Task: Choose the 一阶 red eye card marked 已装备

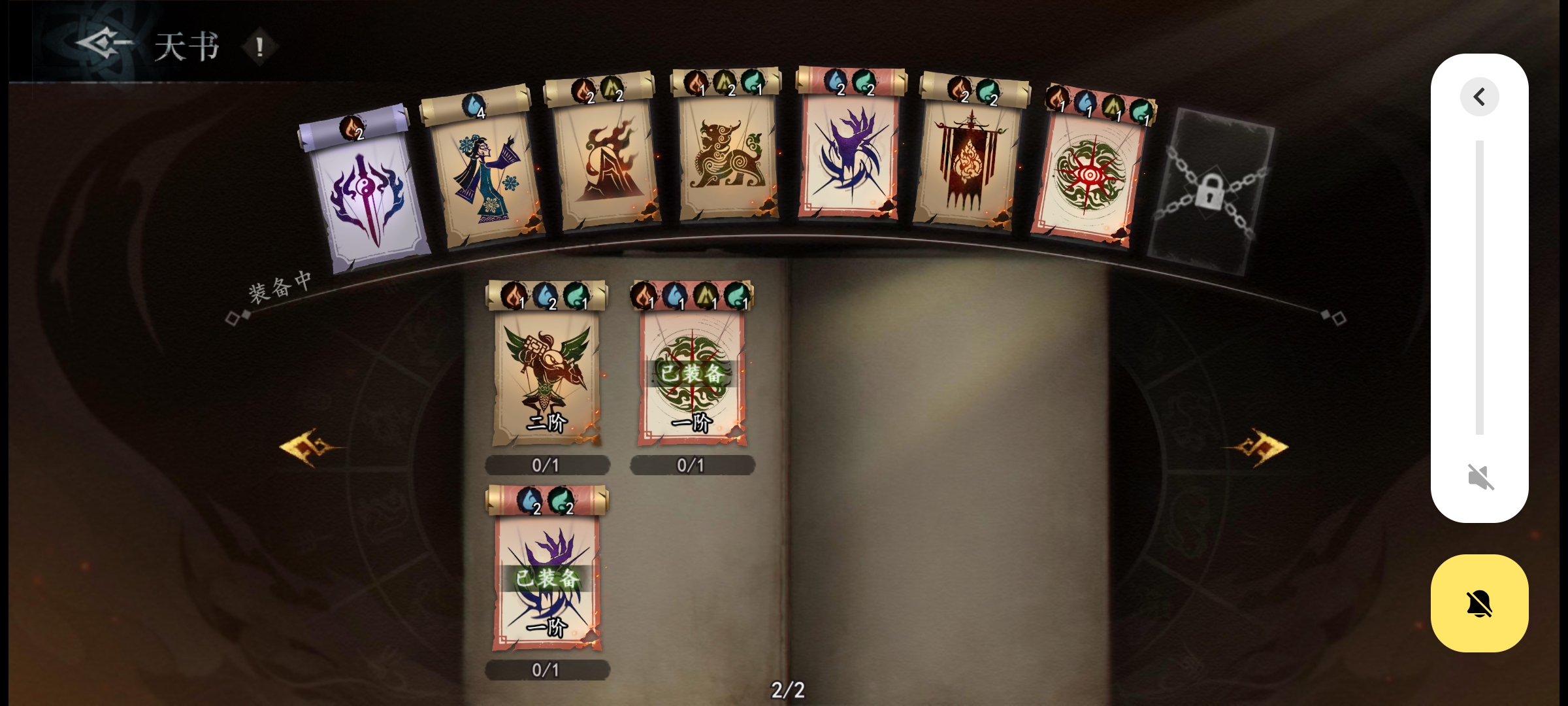Action: tap(692, 376)
